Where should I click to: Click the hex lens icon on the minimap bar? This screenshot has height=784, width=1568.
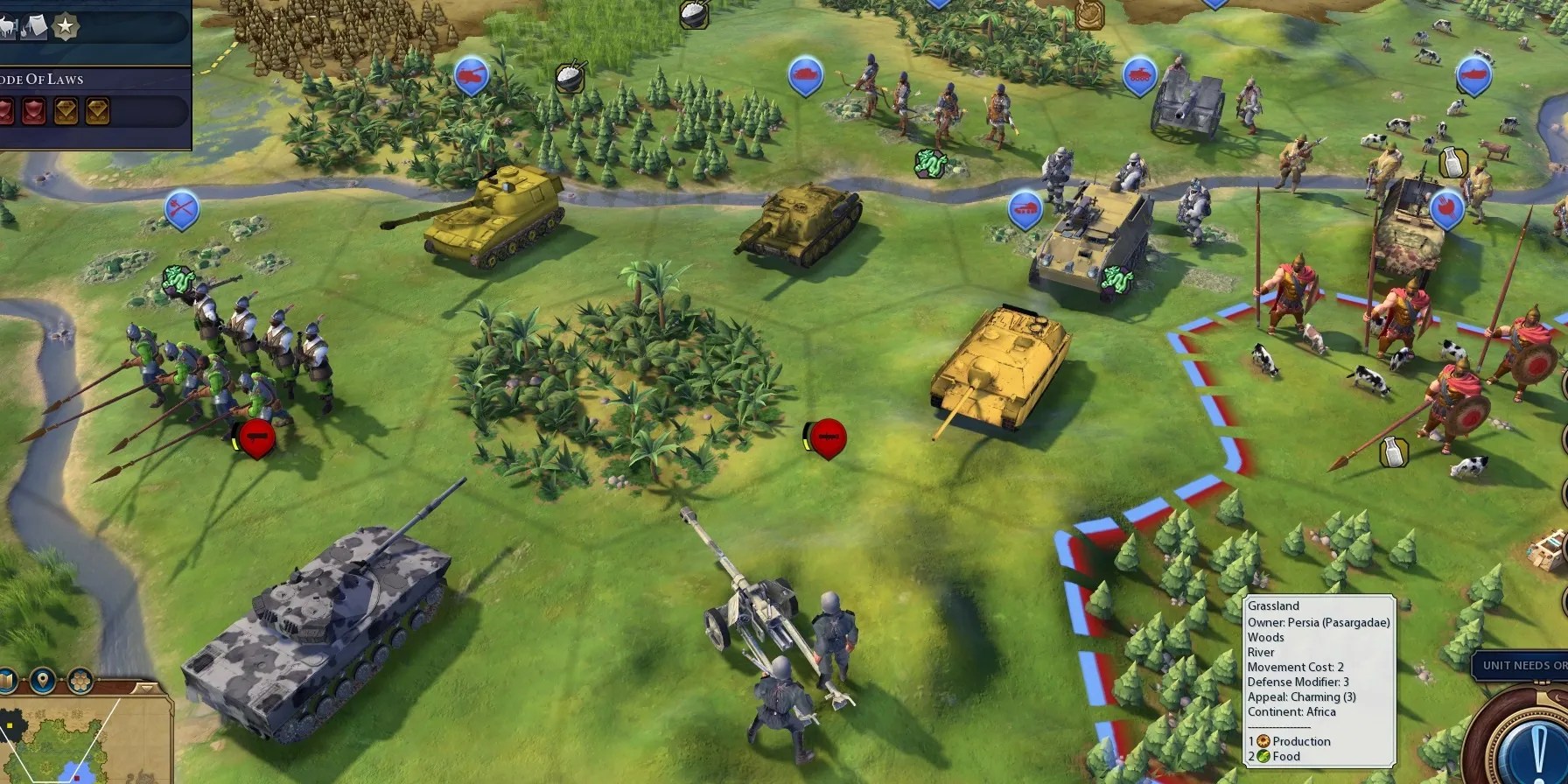(x=80, y=681)
